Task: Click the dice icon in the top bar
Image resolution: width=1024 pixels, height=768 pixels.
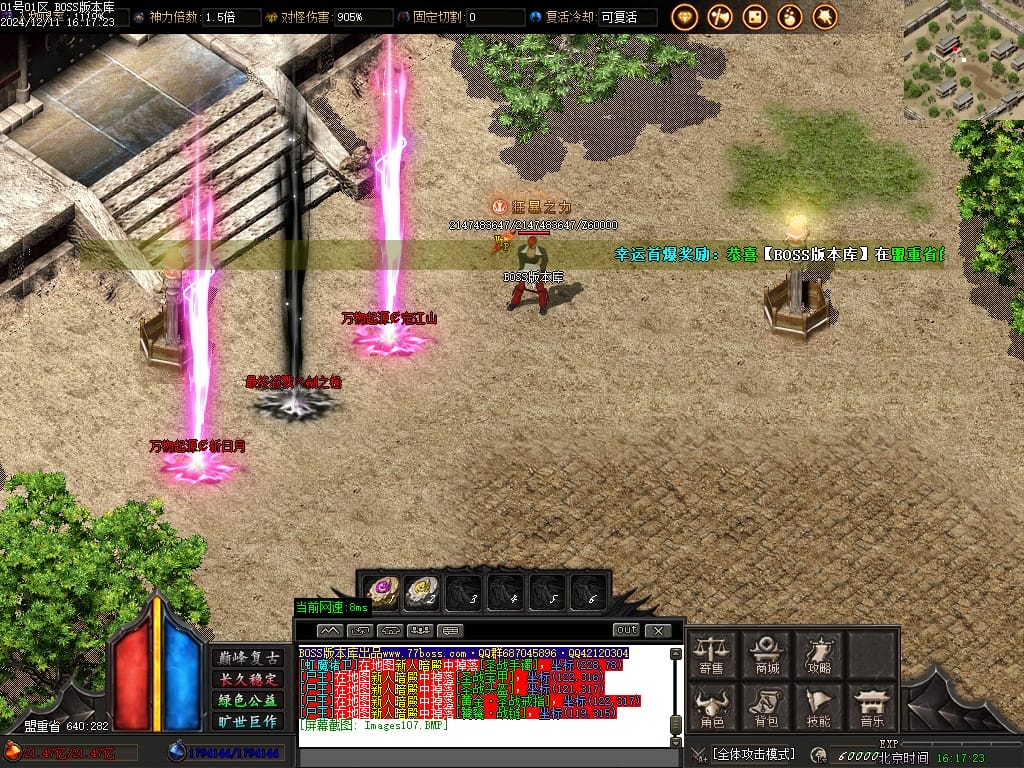Action: tap(755, 17)
